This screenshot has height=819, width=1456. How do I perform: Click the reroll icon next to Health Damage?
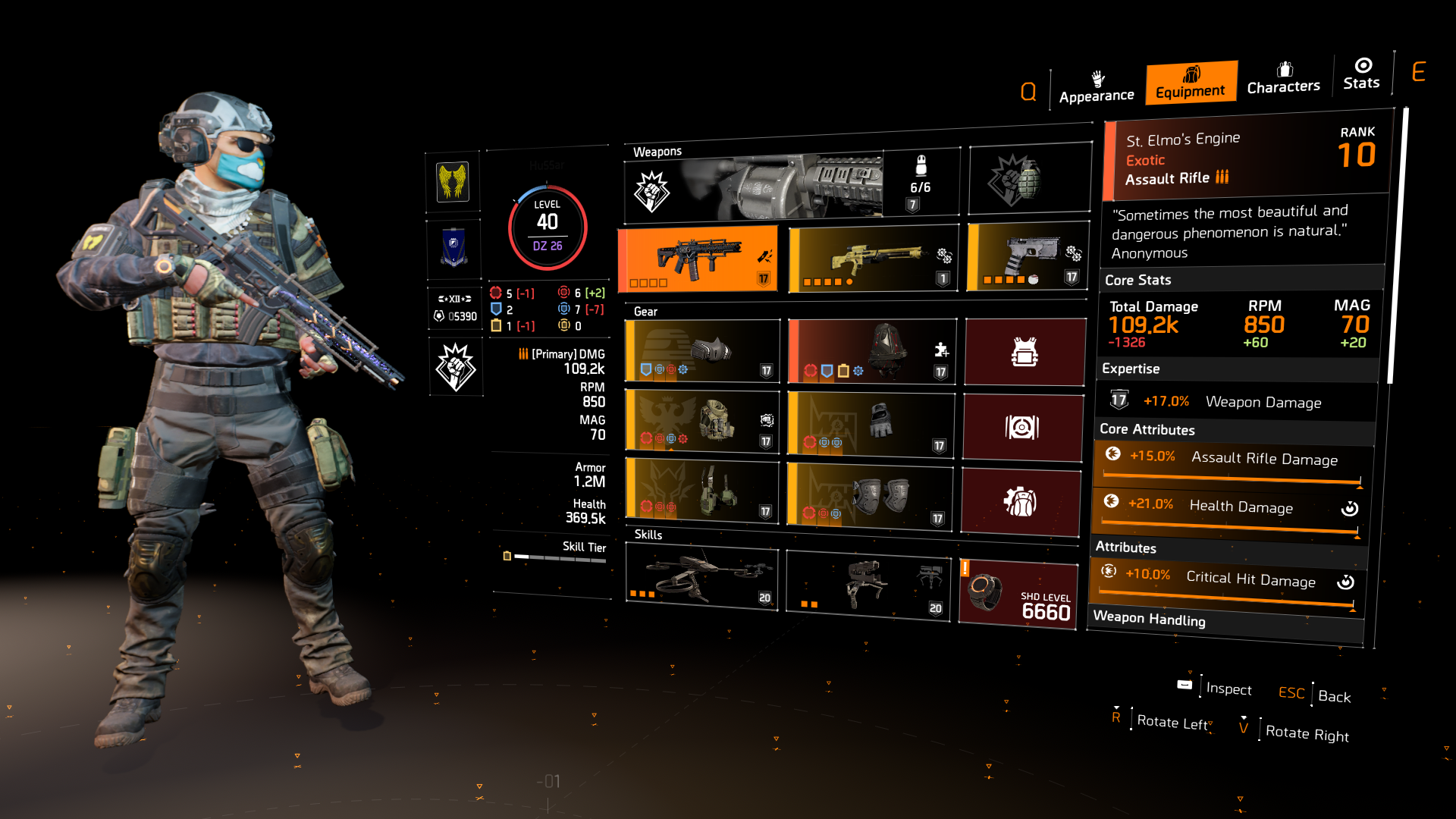1351,509
